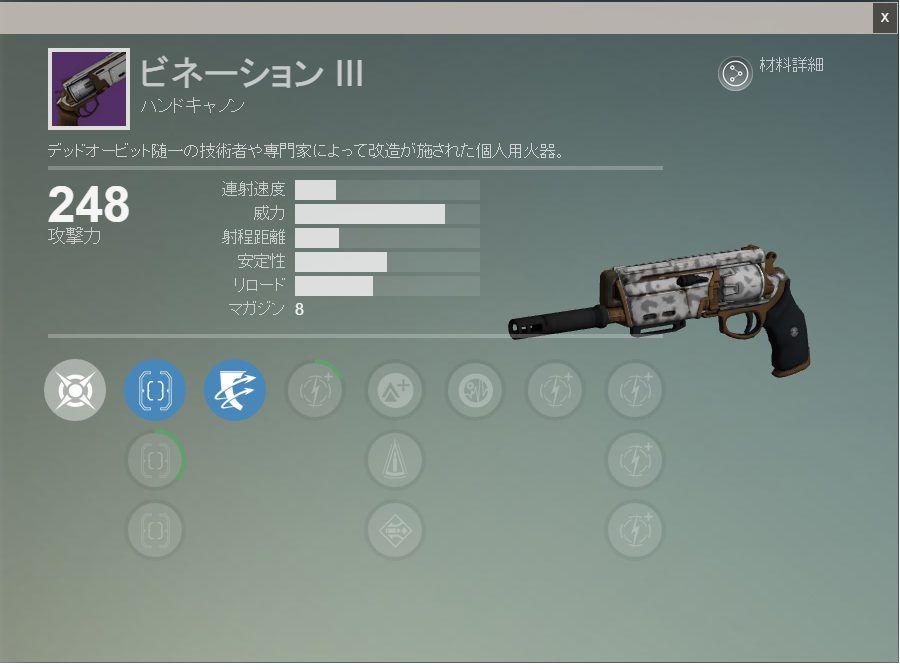Select the active blue bracket sight perk
This screenshot has height=670, width=900.
tap(155, 390)
